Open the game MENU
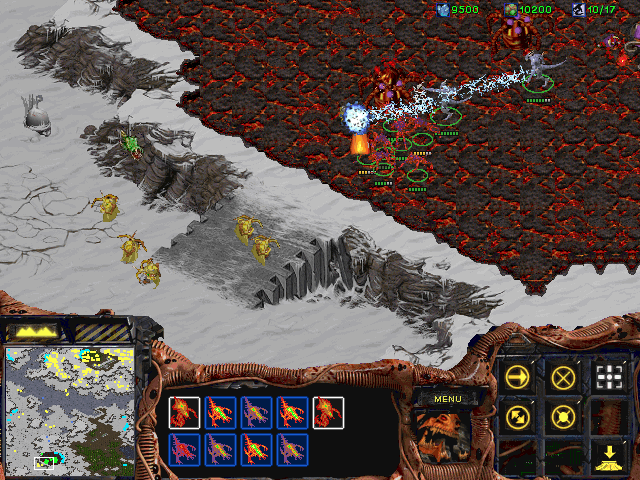This screenshot has width=640, height=480. [445, 399]
